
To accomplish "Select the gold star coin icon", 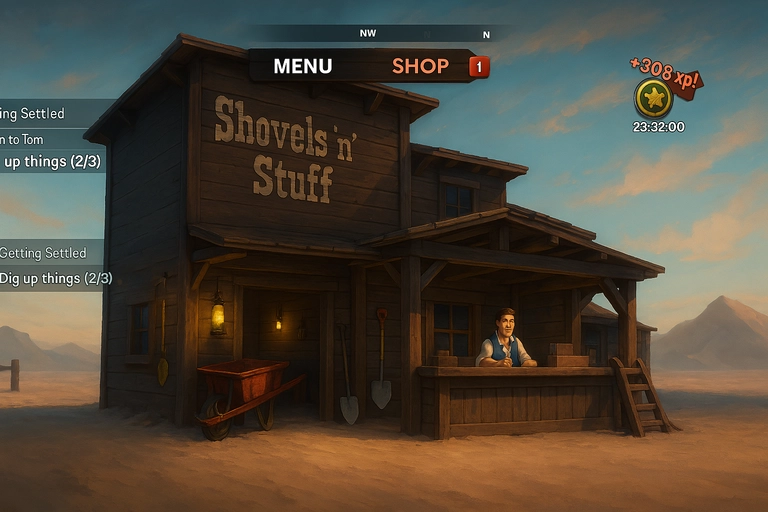I will click(x=653, y=98).
